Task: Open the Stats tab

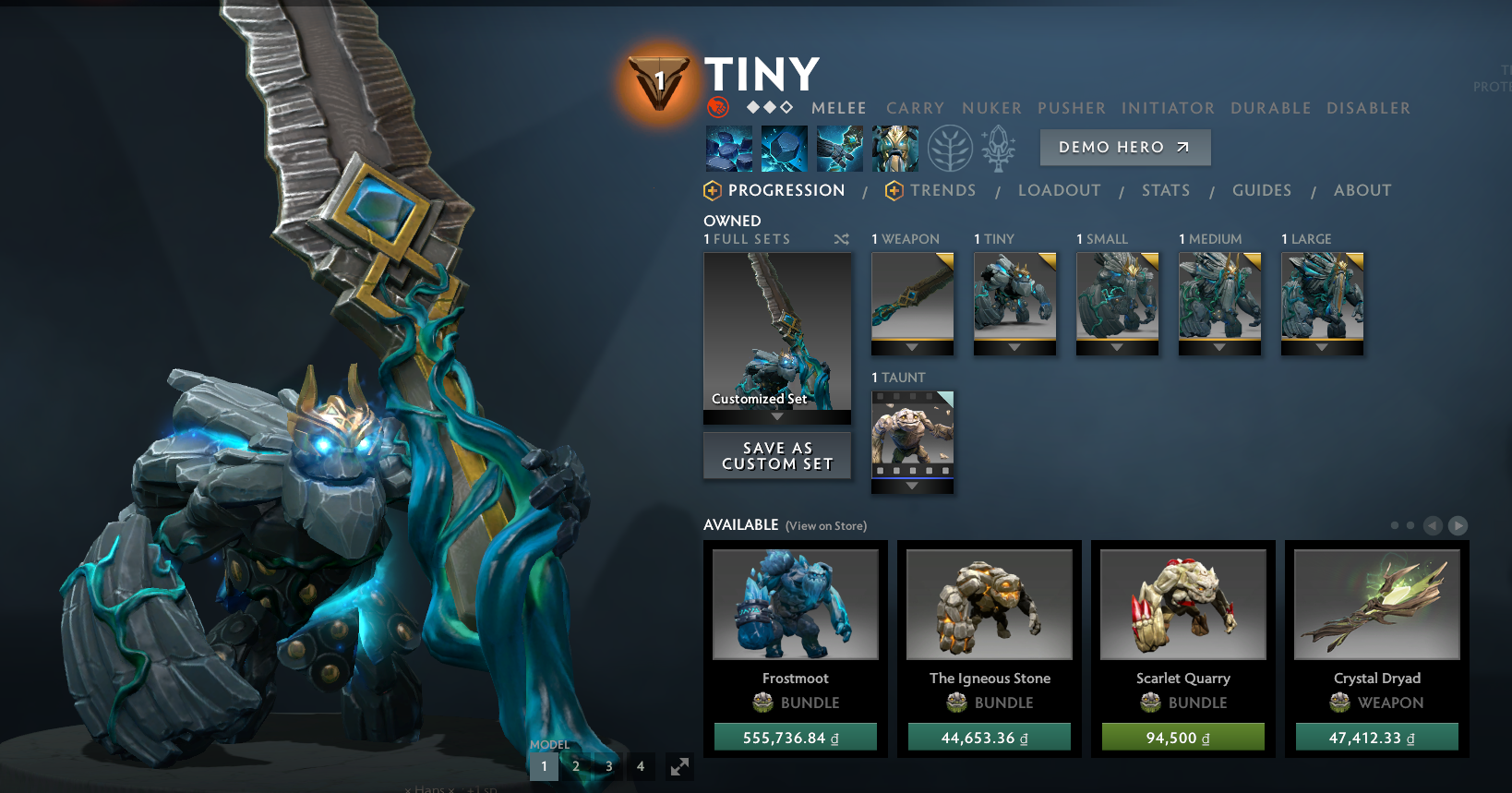Action: click(1166, 190)
